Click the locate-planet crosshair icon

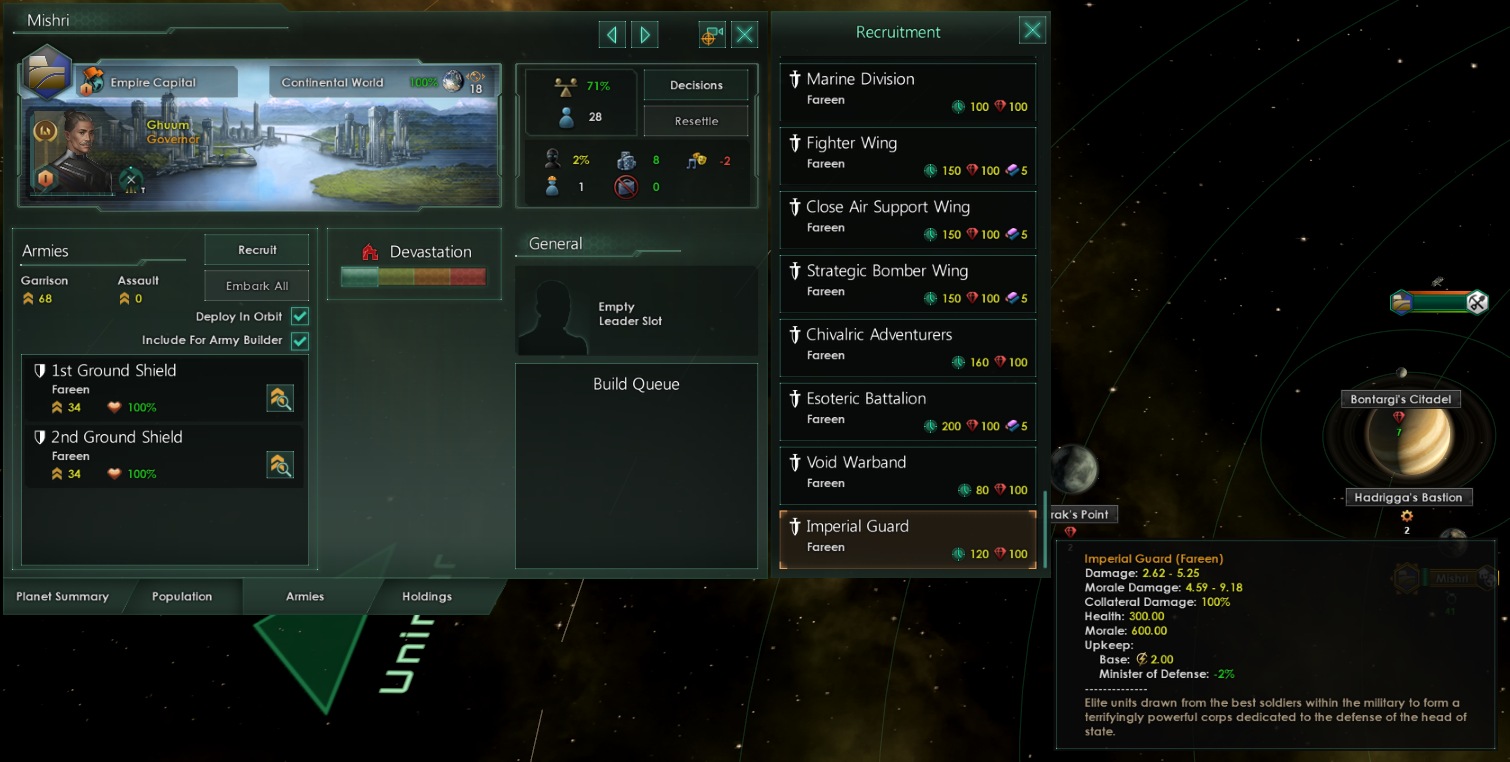click(x=712, y=33)
